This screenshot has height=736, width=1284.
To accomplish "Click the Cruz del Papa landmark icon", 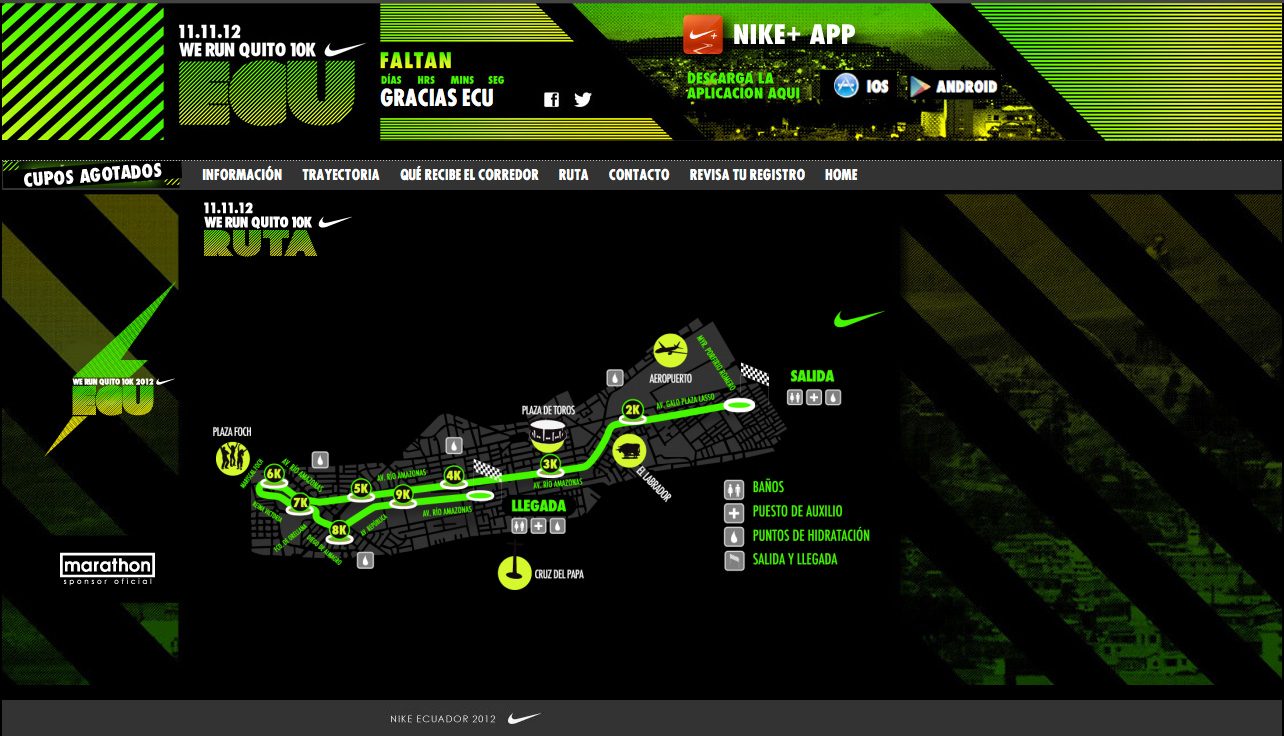I will [514, 573].
